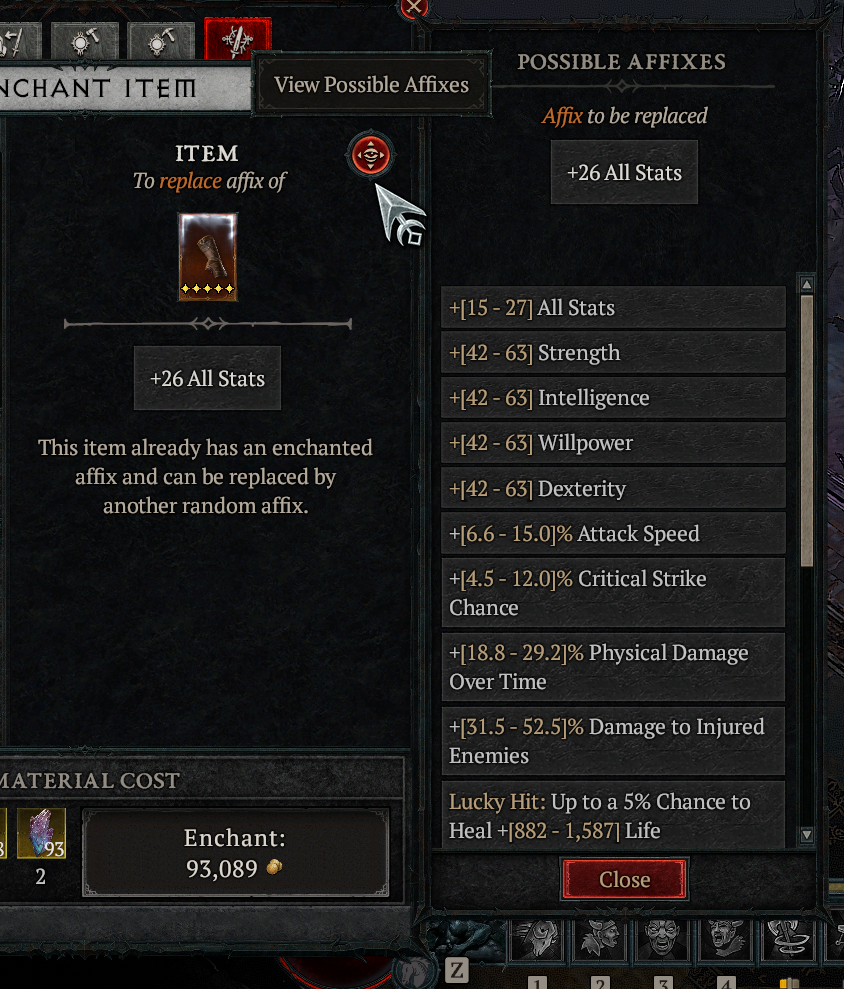Pick the Strength affix row
The image size is (844, 989).
point(613,353)
